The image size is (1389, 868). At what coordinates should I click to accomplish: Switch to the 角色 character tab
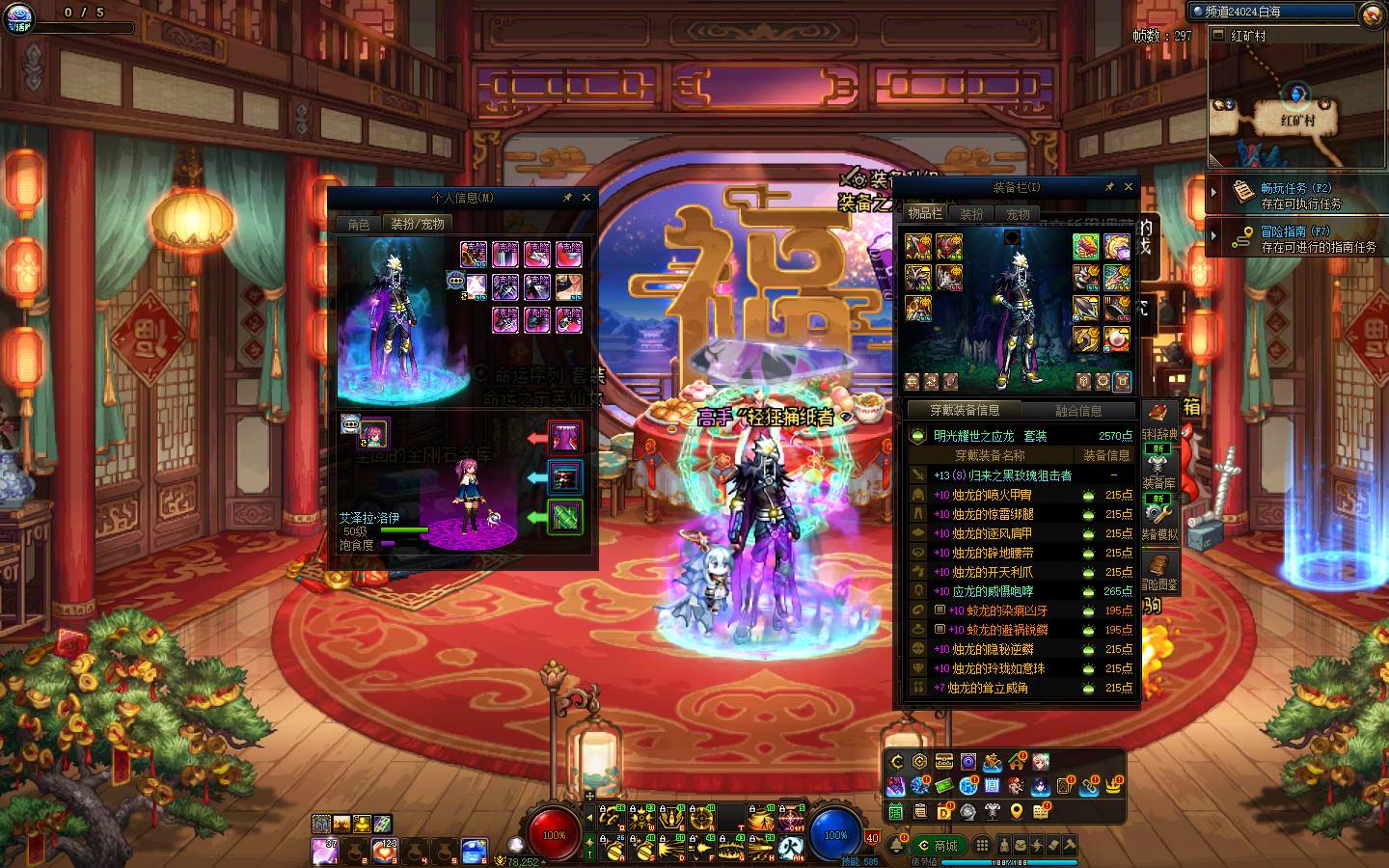click(x=358, y=224)
